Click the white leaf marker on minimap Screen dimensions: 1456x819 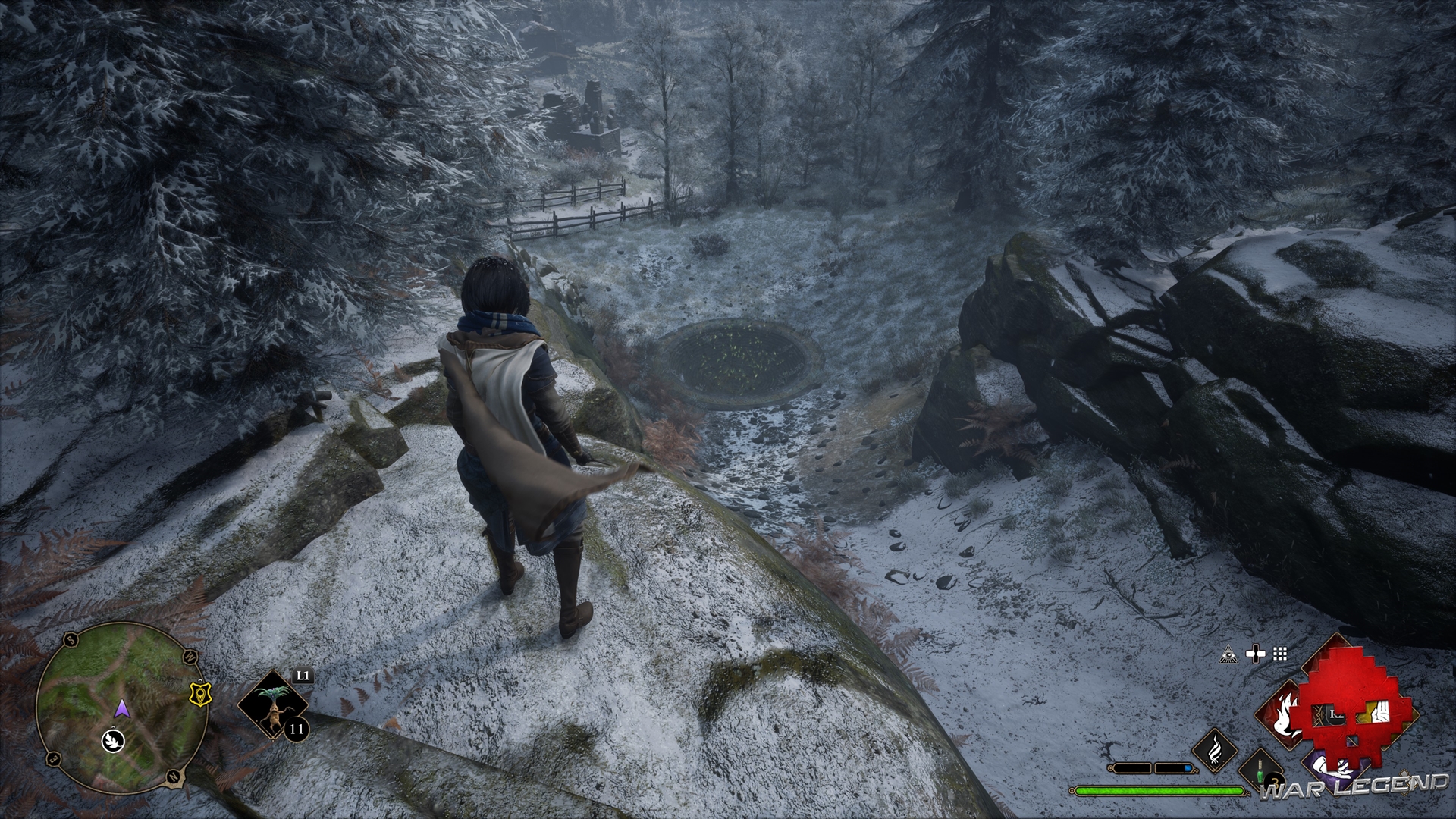coord(113,739)
